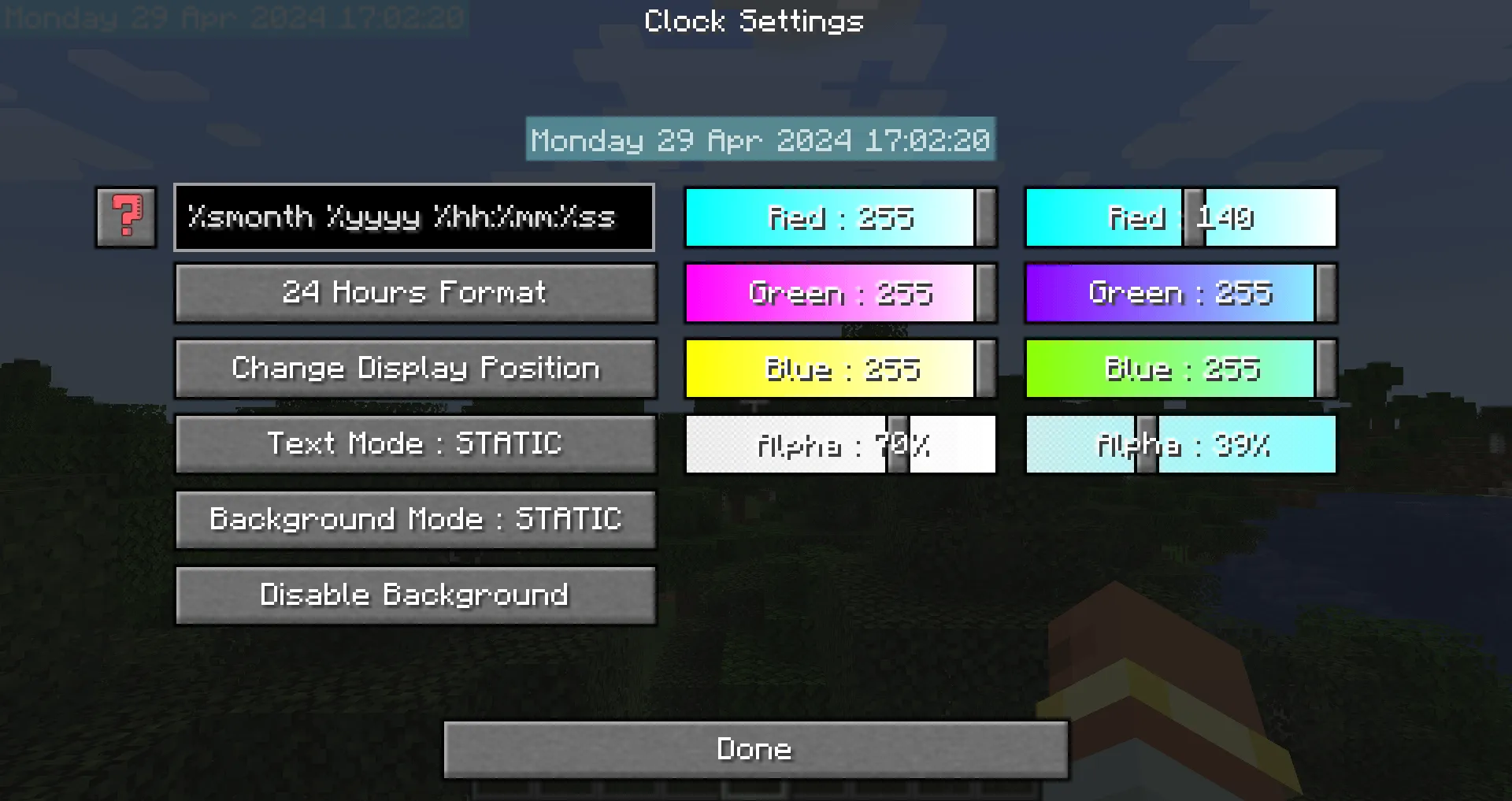Open Change Display Position
The width and height of the screenshot is (1512, 801).
click(415, 368)
